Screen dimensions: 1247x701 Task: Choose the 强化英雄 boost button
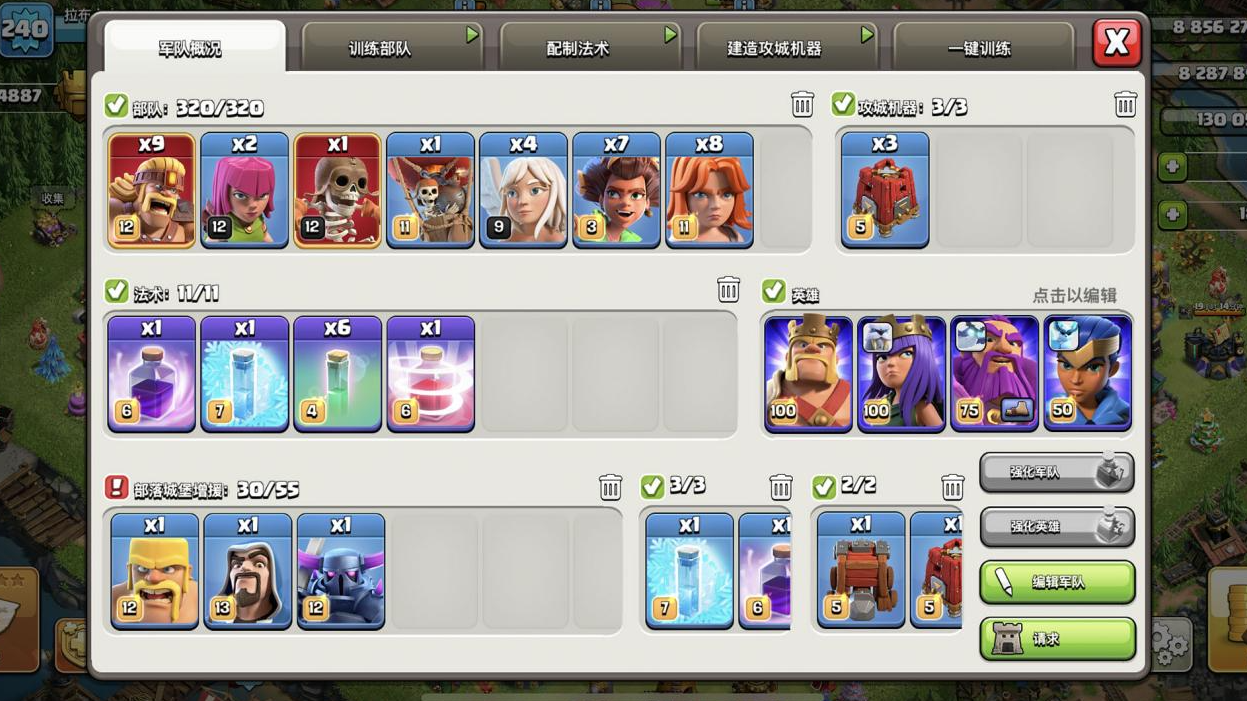(1057, 526)
